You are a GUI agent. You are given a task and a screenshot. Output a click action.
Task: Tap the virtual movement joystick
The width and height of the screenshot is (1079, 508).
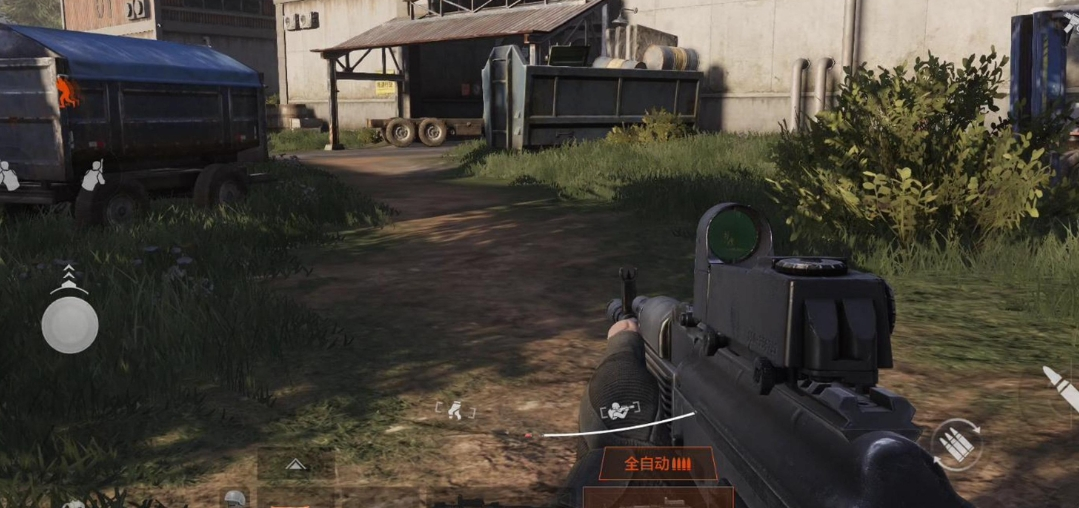tap(70, 325)
